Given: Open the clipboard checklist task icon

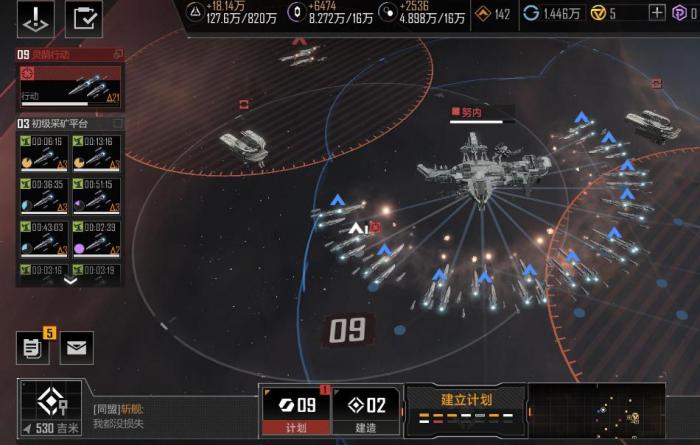Looking at the screenshot, I should [x=84, y=18].
